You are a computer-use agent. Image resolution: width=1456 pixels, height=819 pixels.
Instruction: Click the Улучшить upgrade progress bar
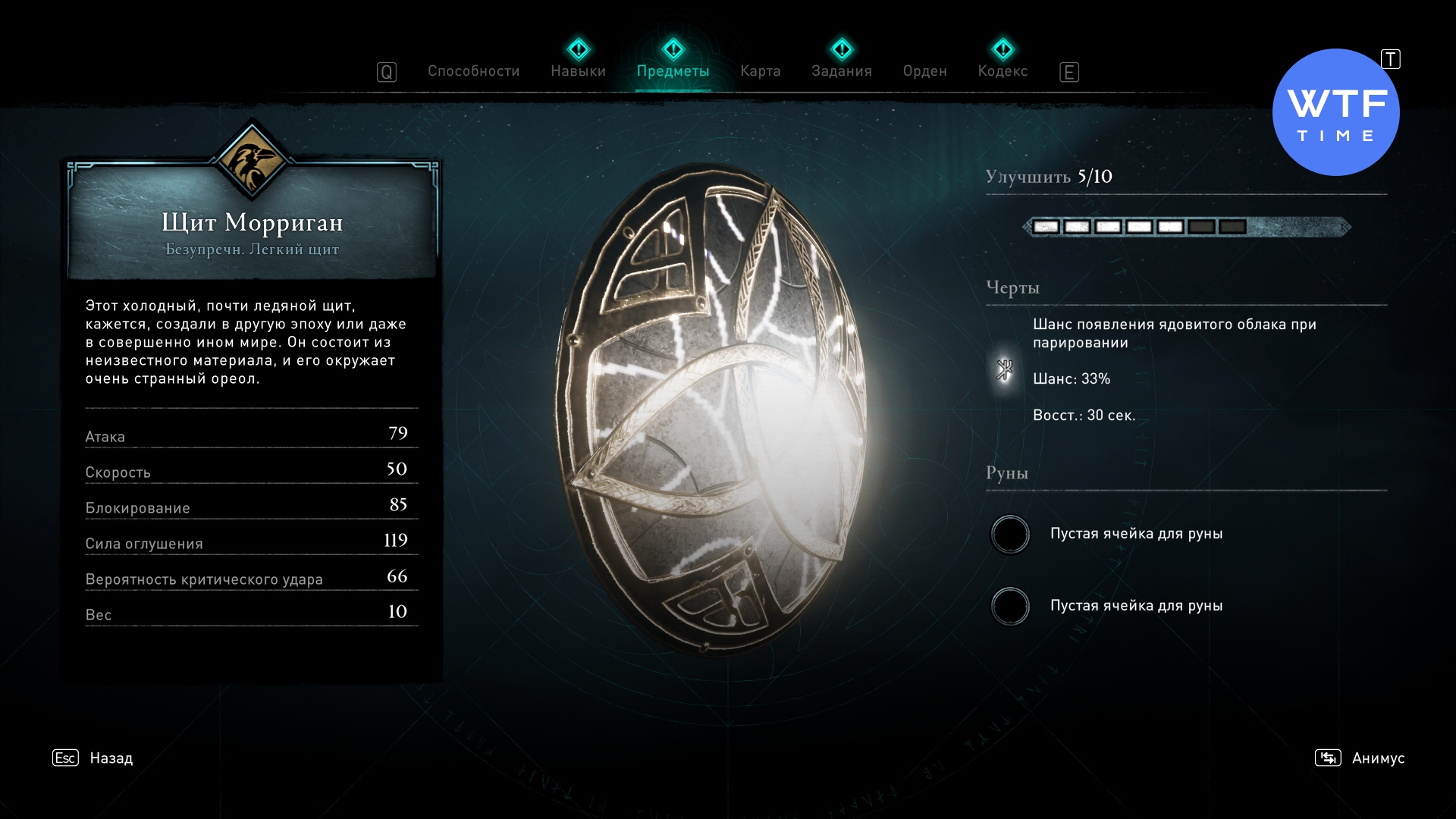click(1187, 227)
